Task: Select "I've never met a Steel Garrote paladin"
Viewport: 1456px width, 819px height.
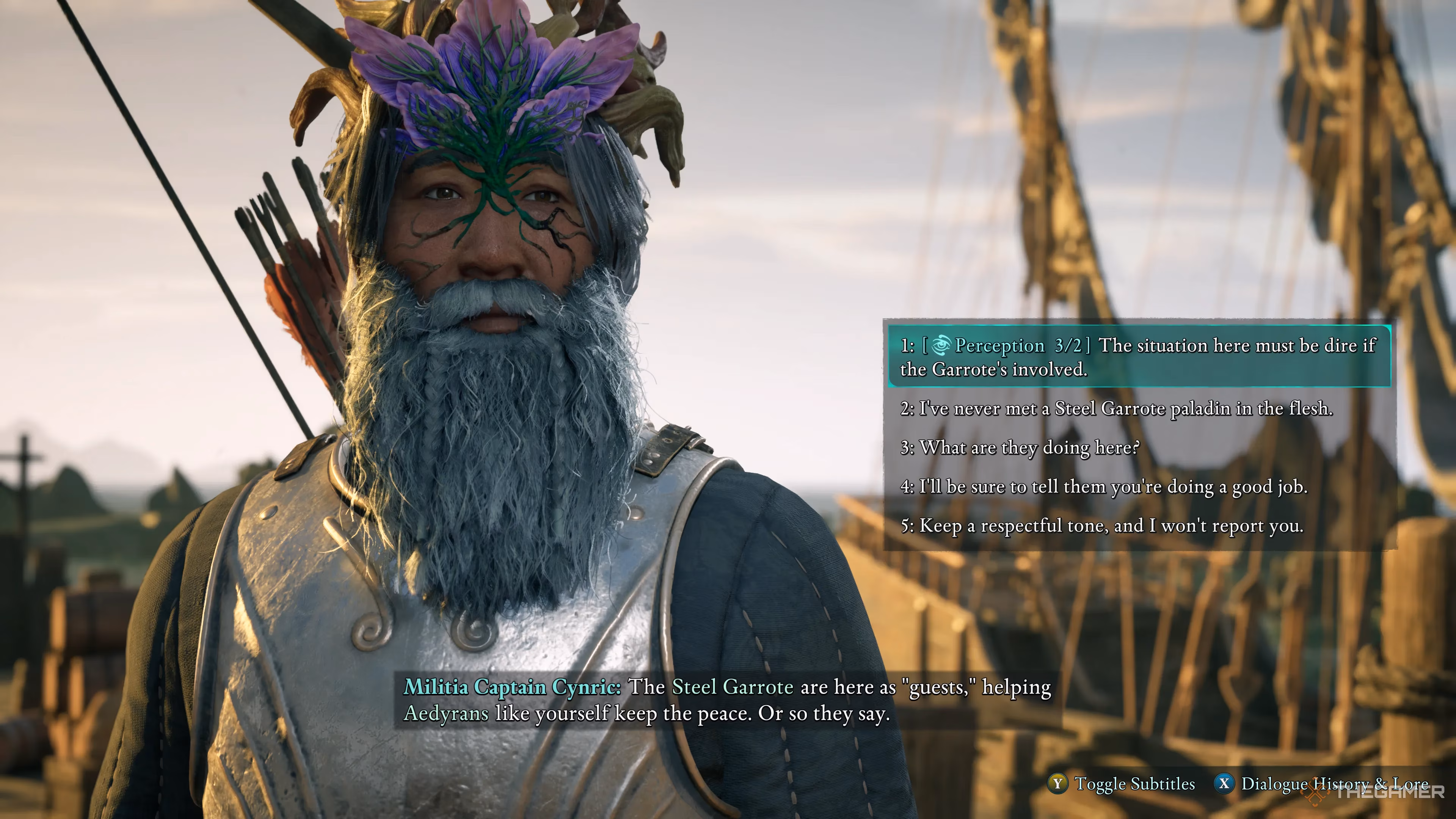Action: click(1116, 408)
